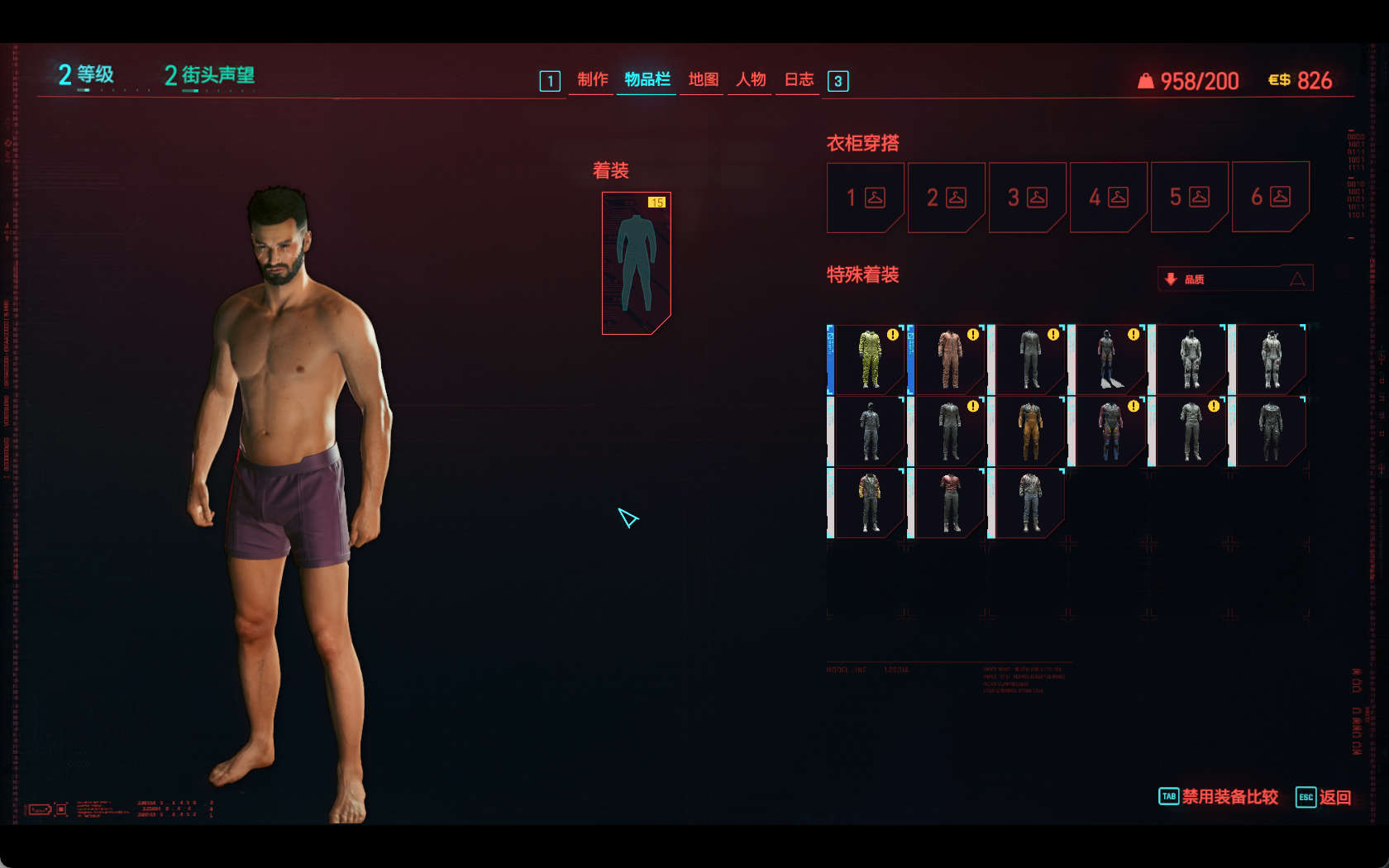Select wardrobe outfit slot 1
Image resolution: width=1389 pixels, height=868 pixels.
(x=865, y=198)
